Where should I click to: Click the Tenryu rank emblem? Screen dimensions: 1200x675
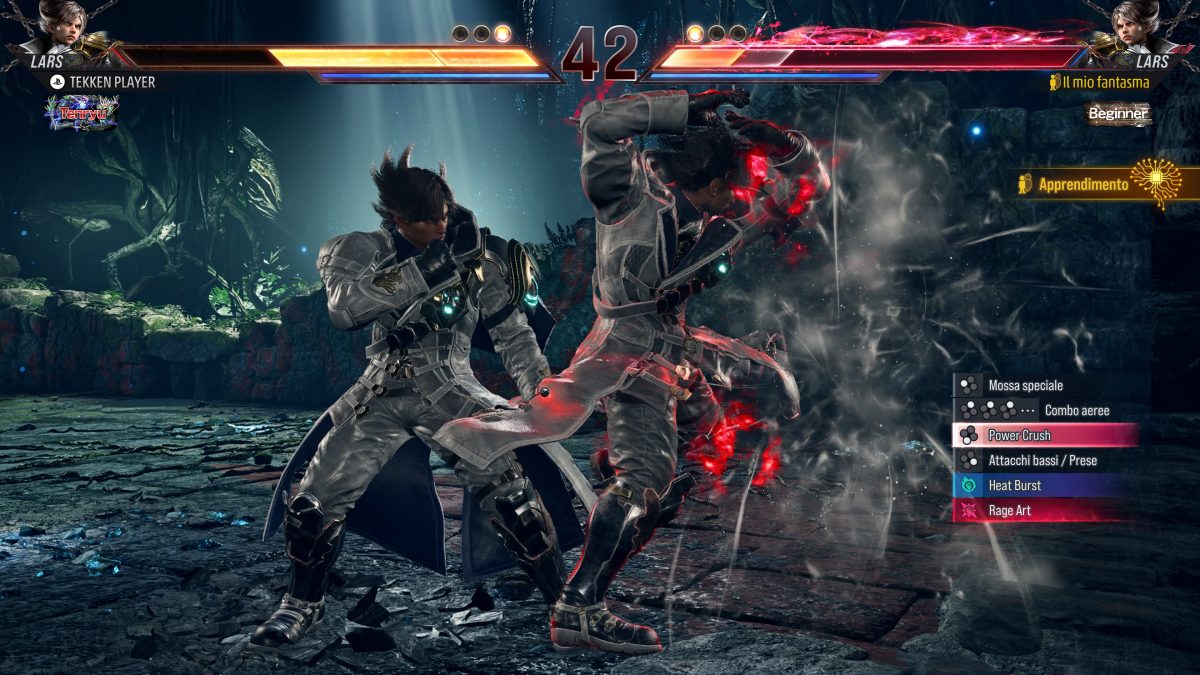[x=81, y=112]
